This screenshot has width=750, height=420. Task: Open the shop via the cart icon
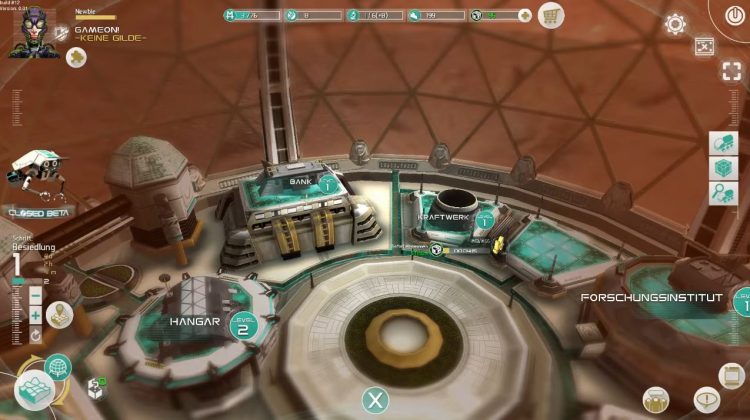point(550,15)
